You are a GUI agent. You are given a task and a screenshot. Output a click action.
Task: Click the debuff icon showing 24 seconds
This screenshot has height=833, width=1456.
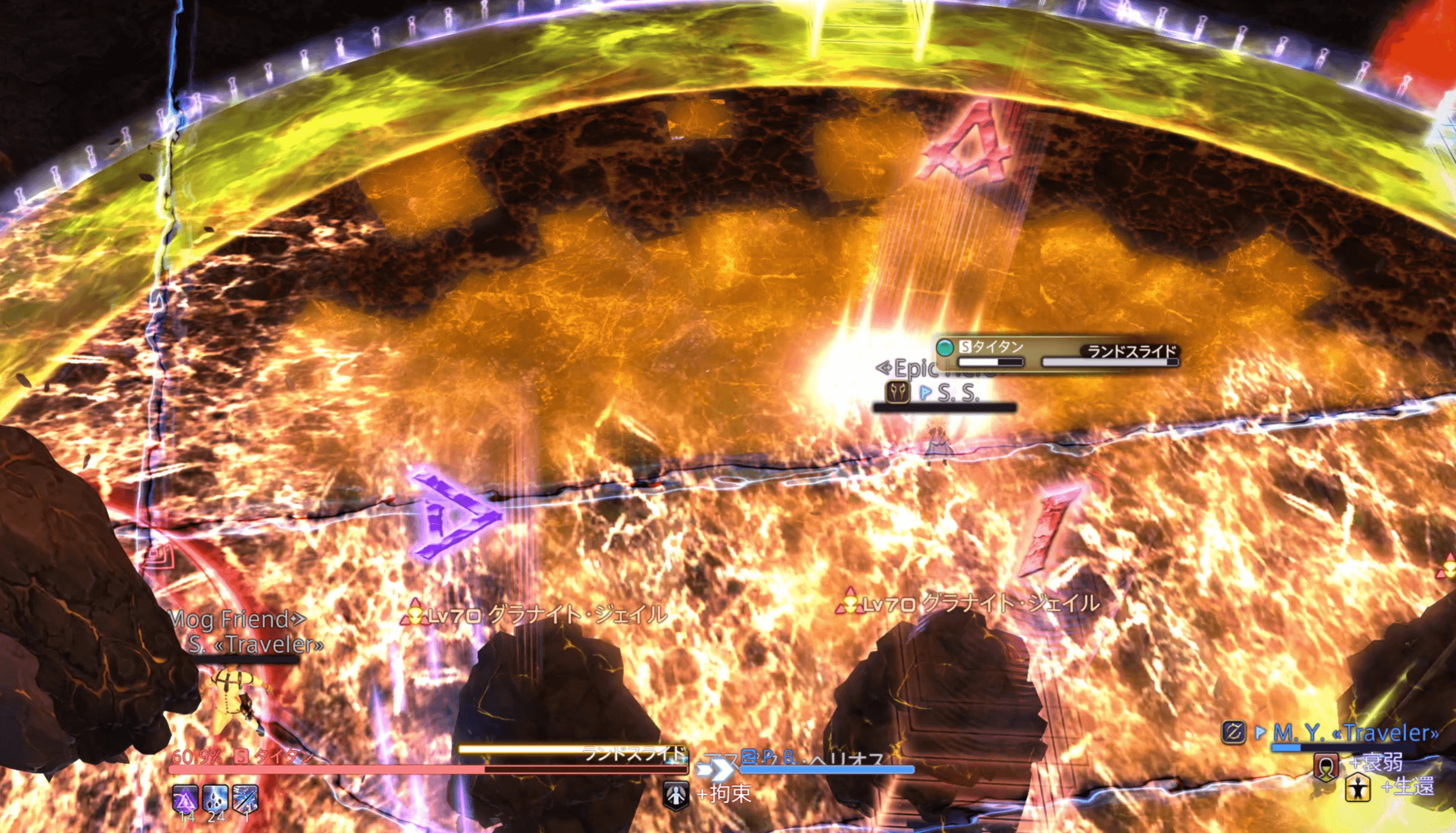tap(215, 798)
